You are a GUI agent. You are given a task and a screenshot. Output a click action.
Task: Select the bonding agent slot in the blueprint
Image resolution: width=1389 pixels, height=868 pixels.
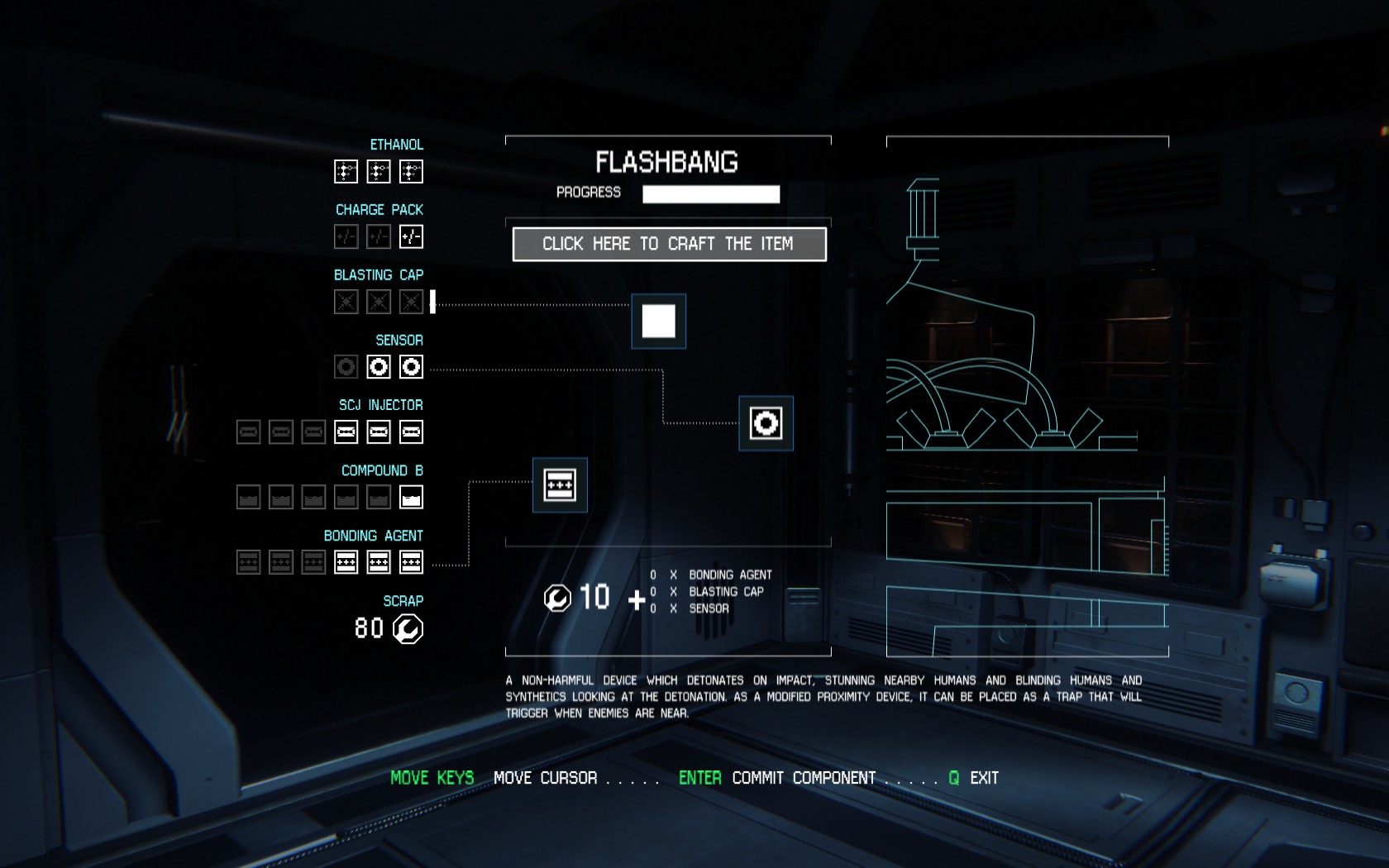560,485
